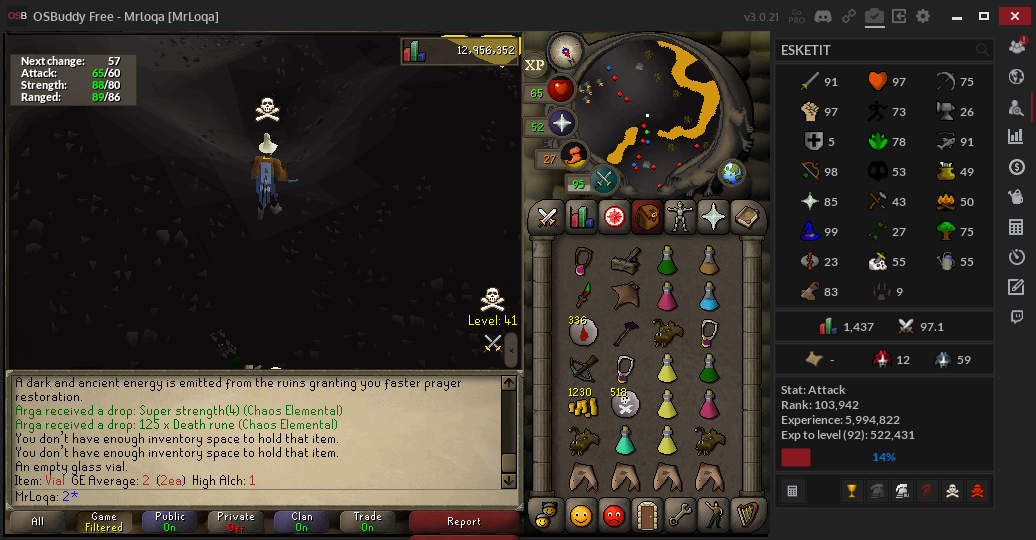Open the world map globe
Viewport: 1036px width, 540px height.
pyautogui.click(x=733, y=172)
